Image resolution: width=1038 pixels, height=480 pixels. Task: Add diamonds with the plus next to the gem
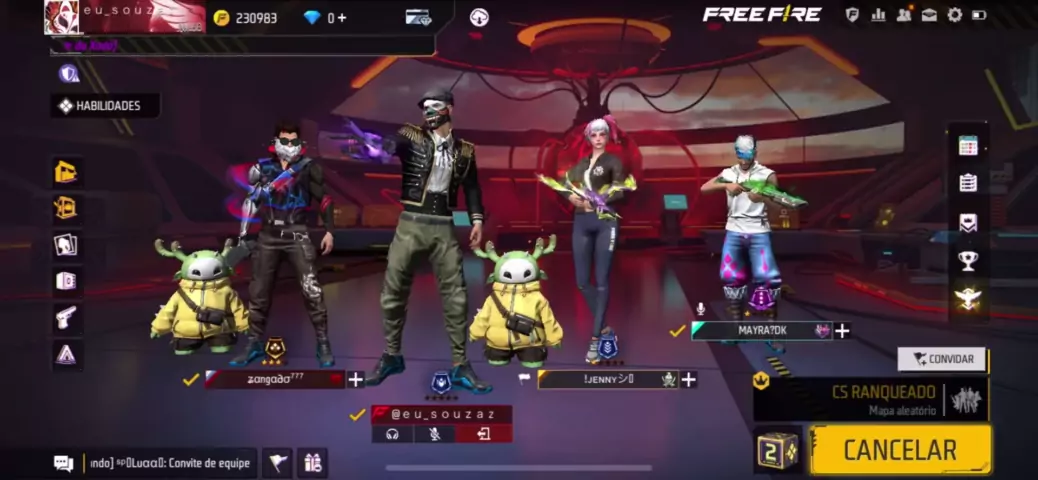[x=341, y=18]
